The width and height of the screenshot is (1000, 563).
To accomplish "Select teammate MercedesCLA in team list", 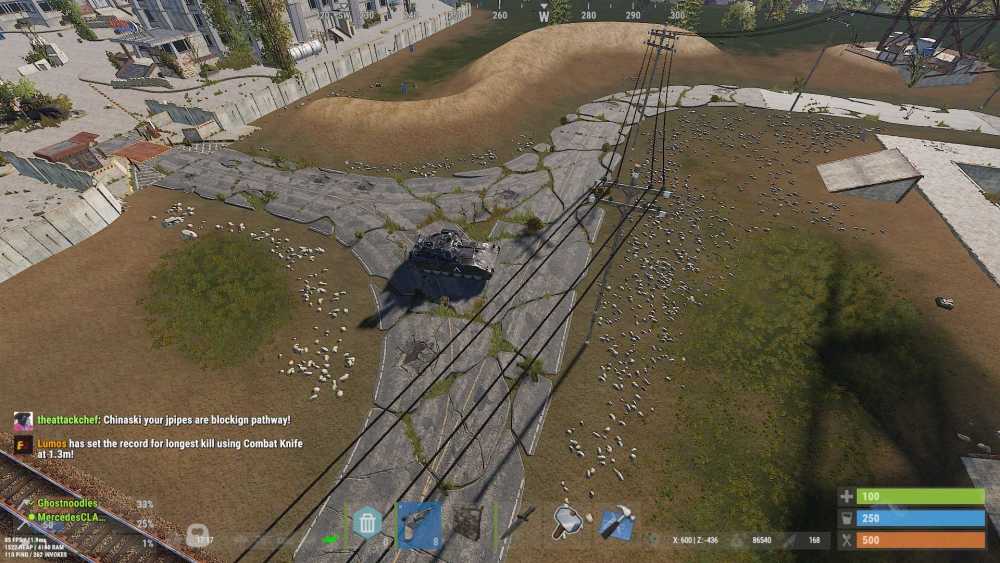I will tap(71, 517).
